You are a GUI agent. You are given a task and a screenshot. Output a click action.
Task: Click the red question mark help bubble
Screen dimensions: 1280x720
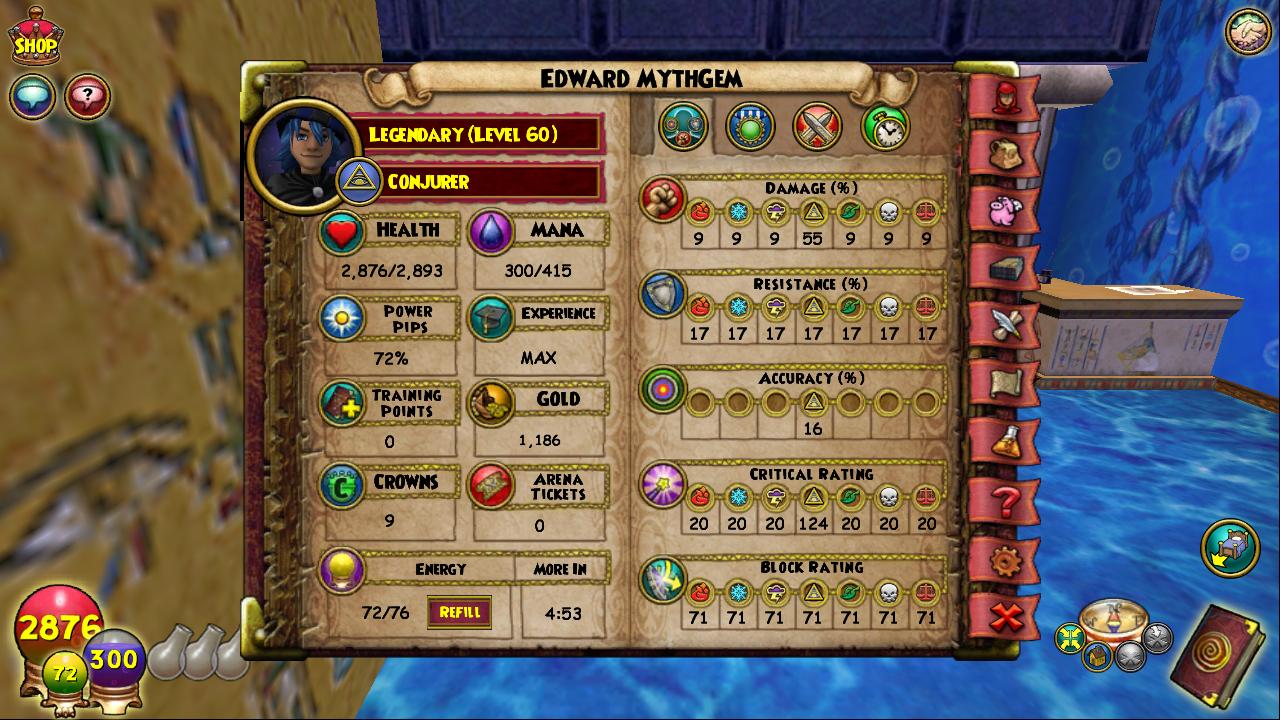point(88,97)
